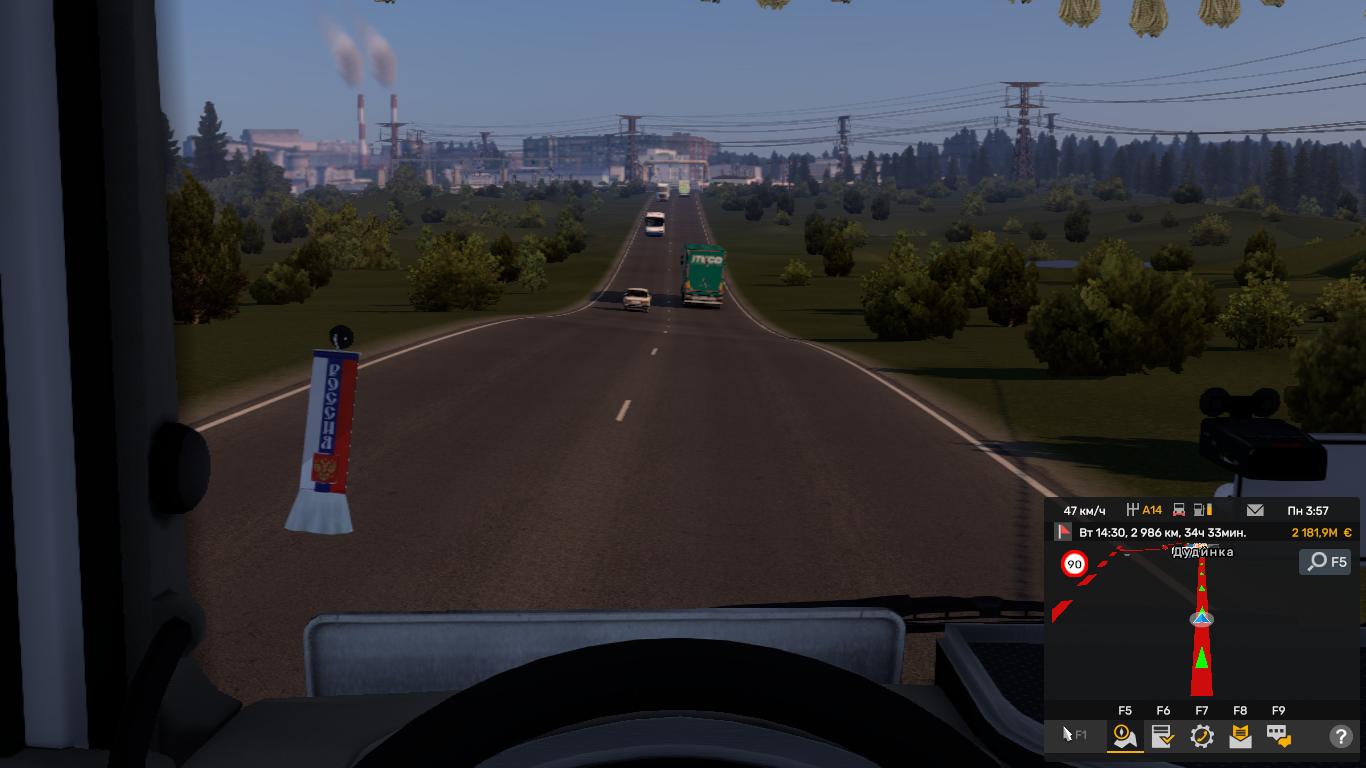This screenshot has height=768, width=1366.
Task: Open the chat messages tab
Action: [1278, 737]
